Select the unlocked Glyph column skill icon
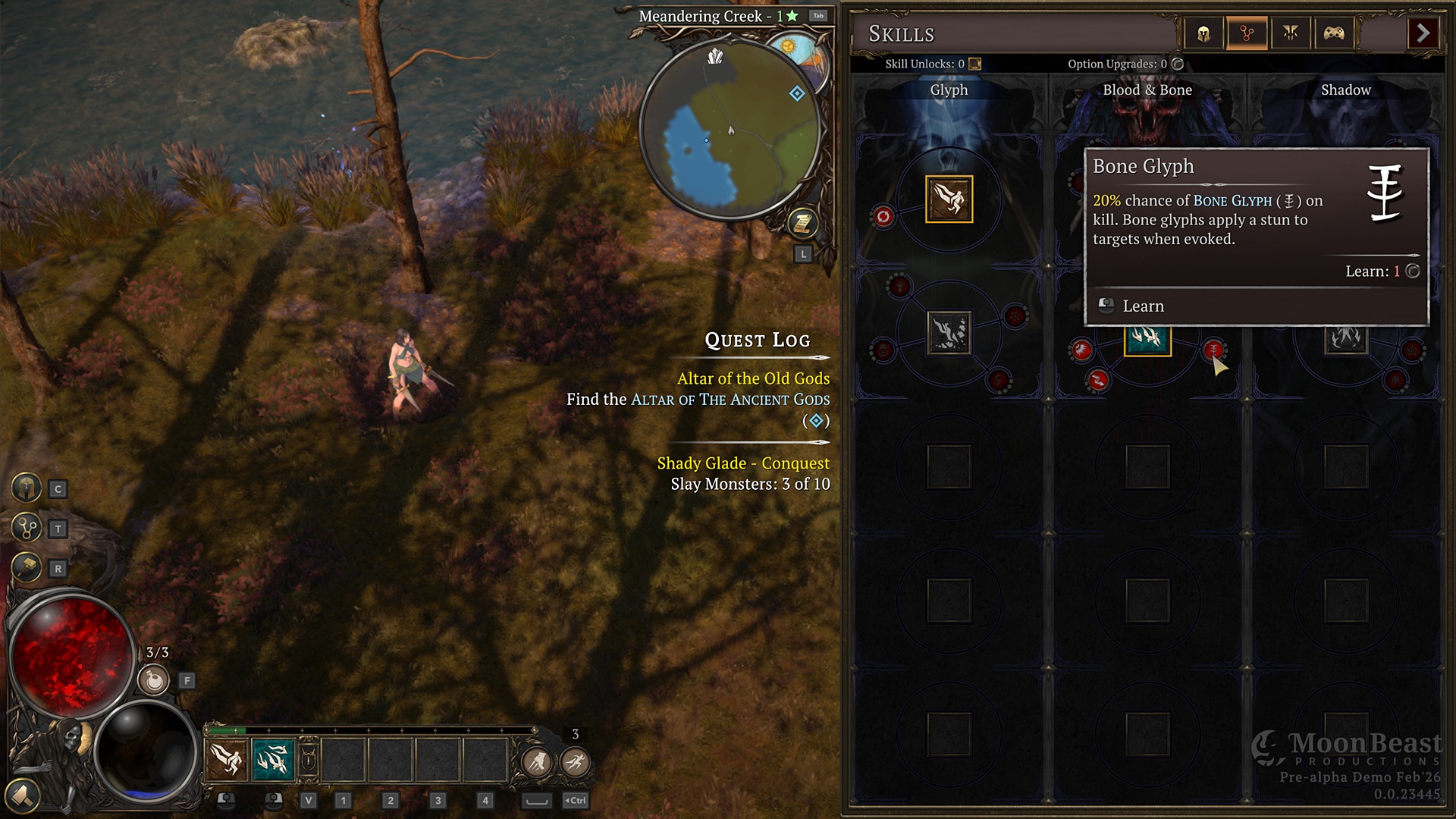This screenshot has width=1456, height=819. click(949, 199)
